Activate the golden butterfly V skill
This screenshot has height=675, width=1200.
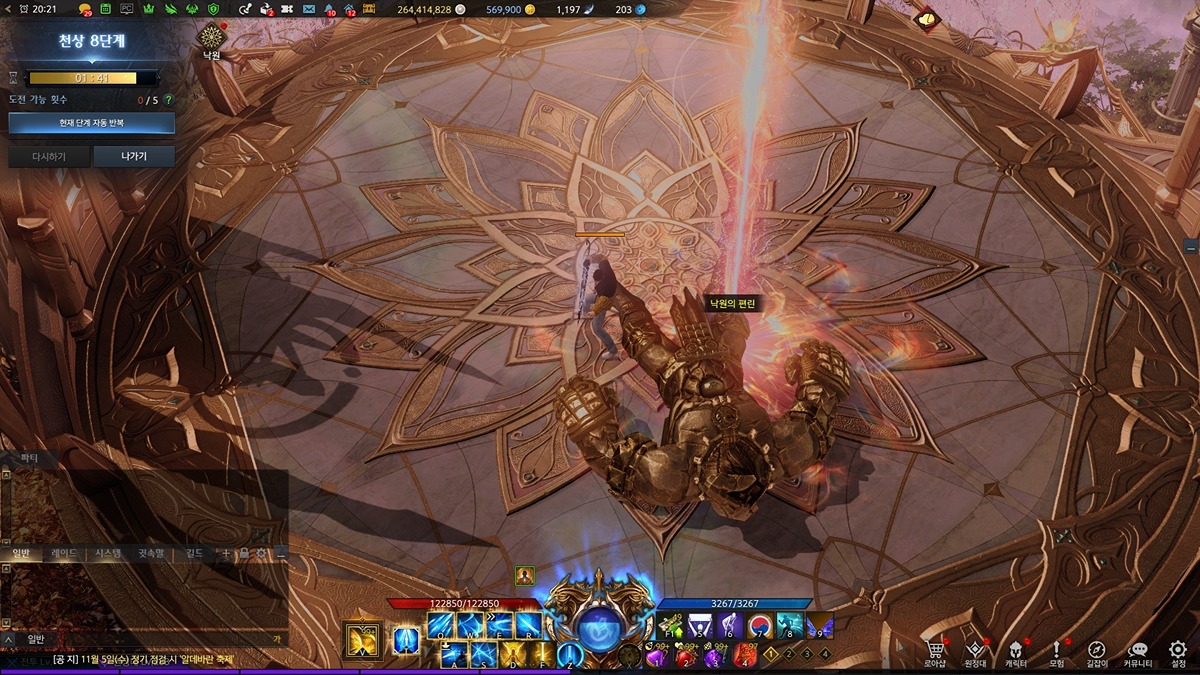pos(362,640)
